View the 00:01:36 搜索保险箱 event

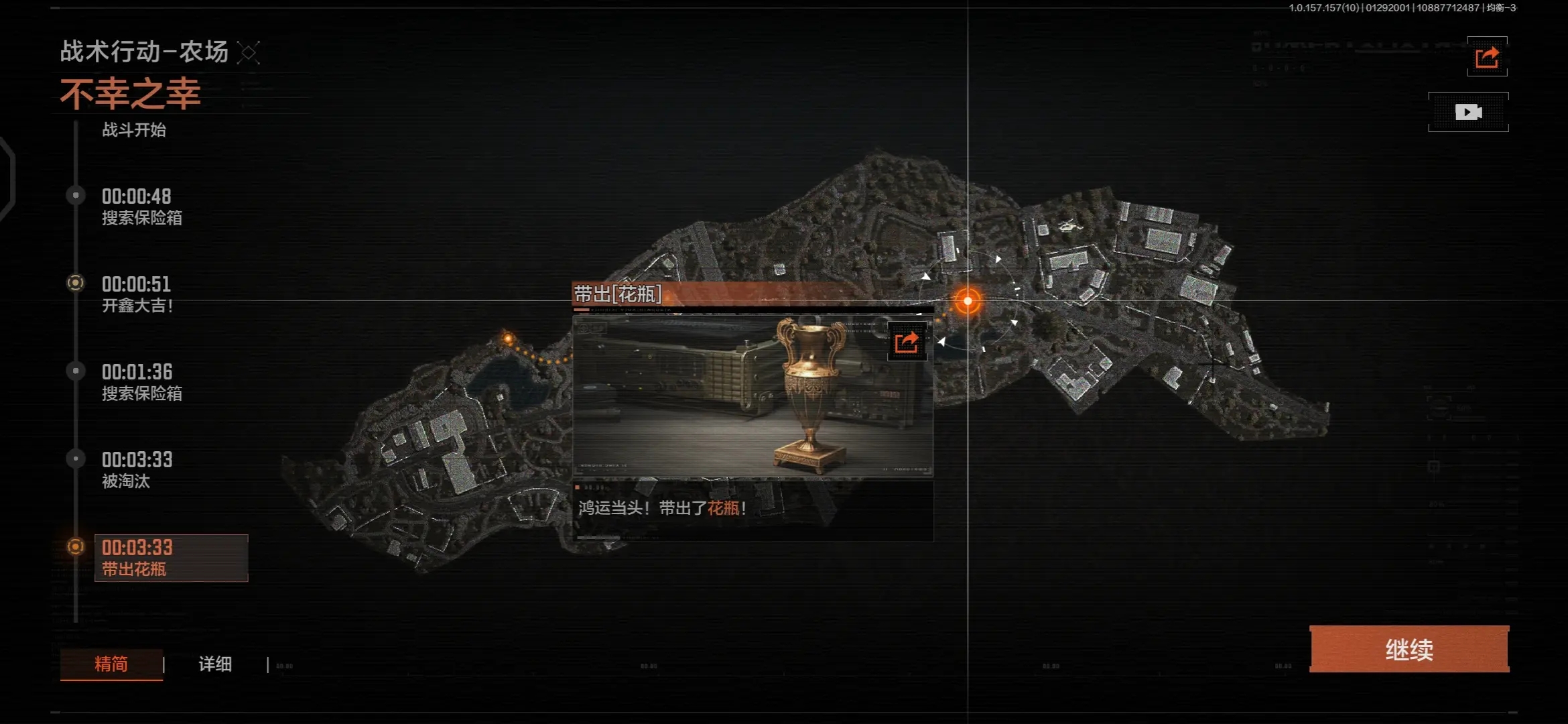(141, 382)
